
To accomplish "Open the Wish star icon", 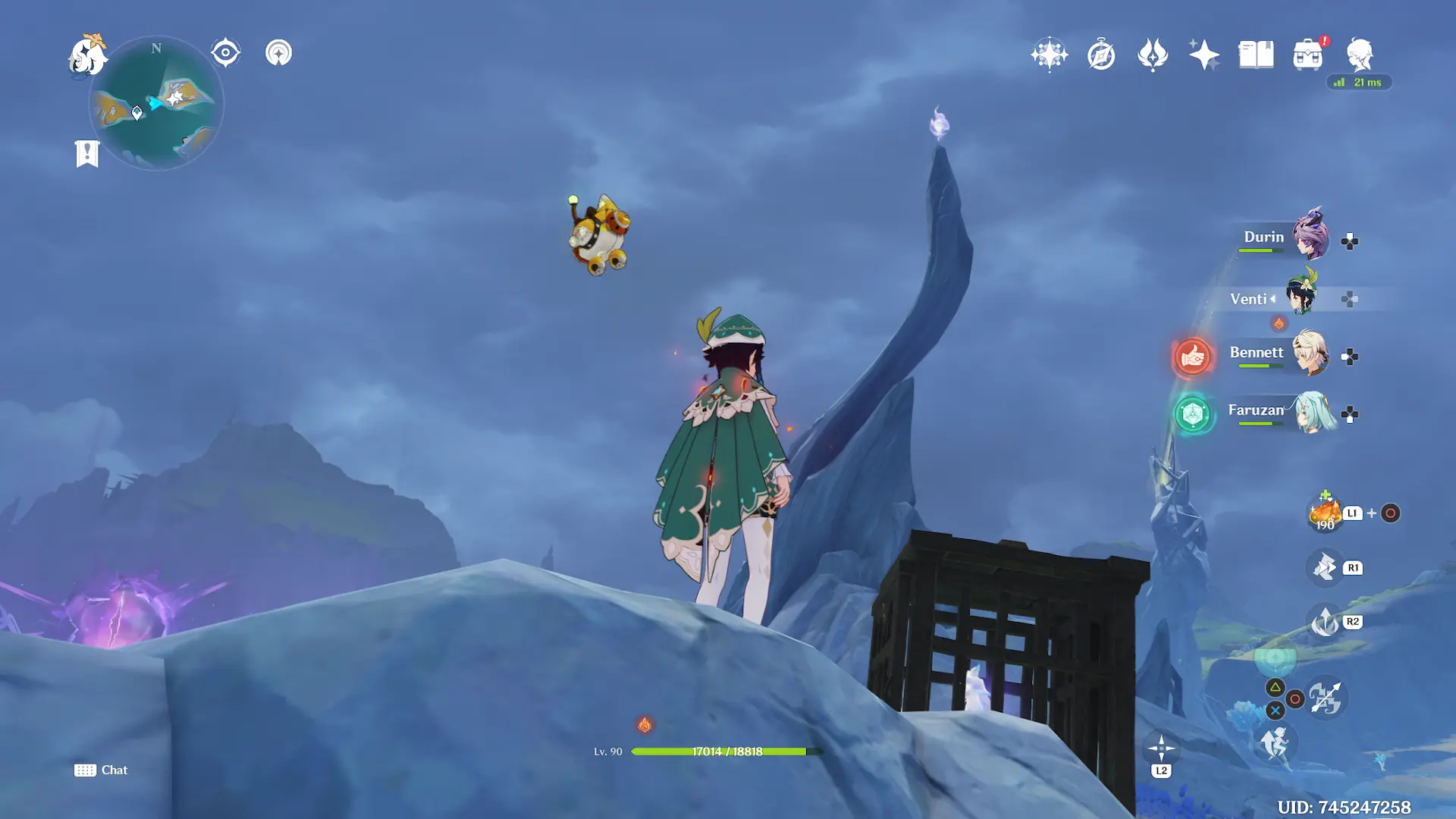I will click(x=1050, y=55).
